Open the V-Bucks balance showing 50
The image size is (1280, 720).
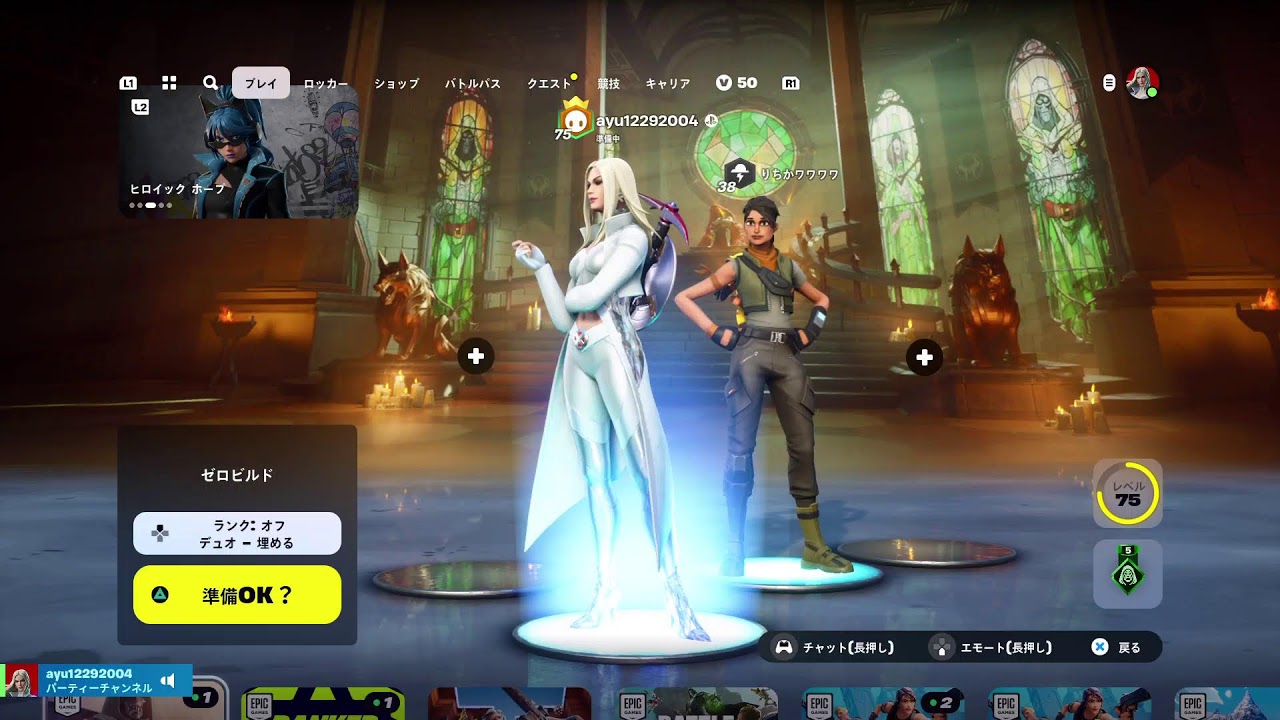737,83
